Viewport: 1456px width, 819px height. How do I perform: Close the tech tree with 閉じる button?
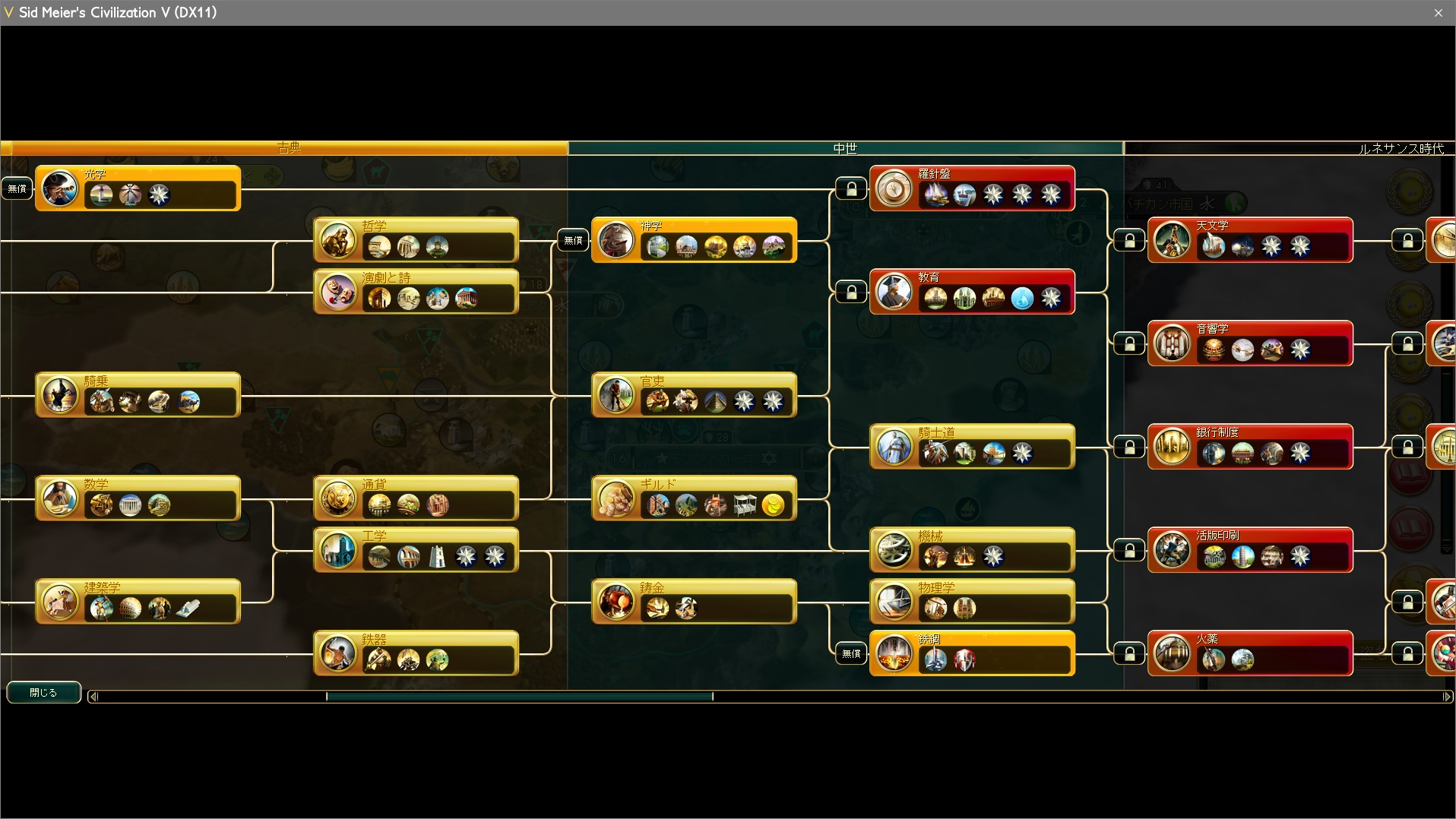click(43, 692)
